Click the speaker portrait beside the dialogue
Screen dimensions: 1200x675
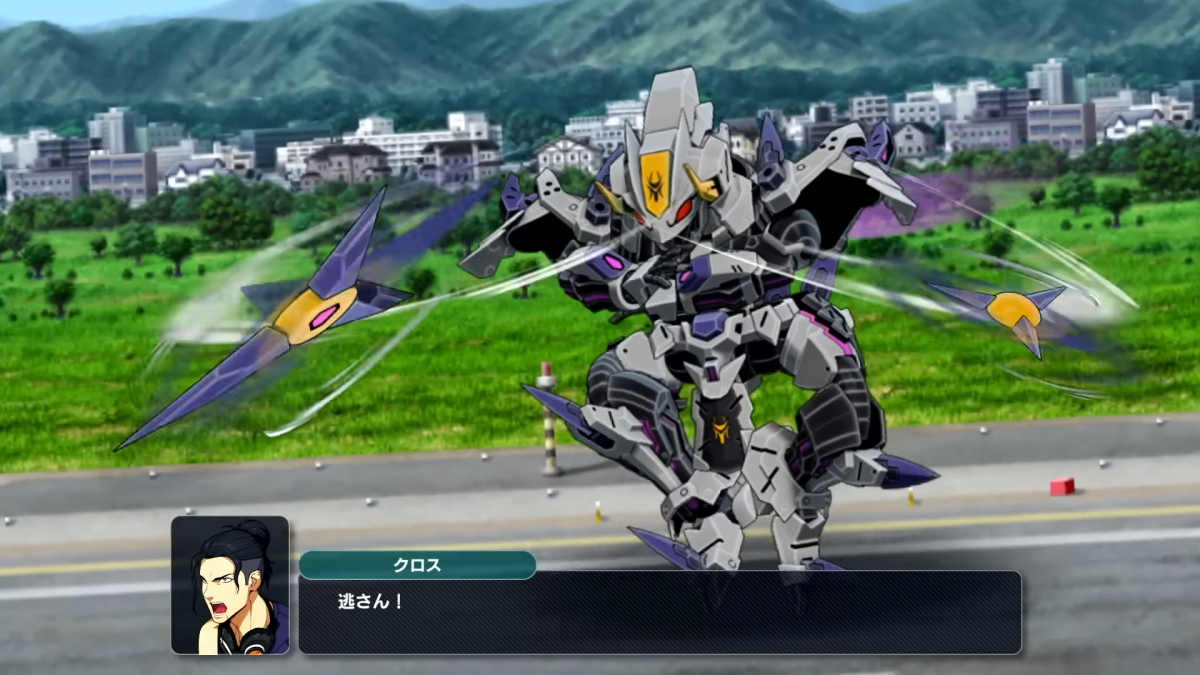[230, 585]
